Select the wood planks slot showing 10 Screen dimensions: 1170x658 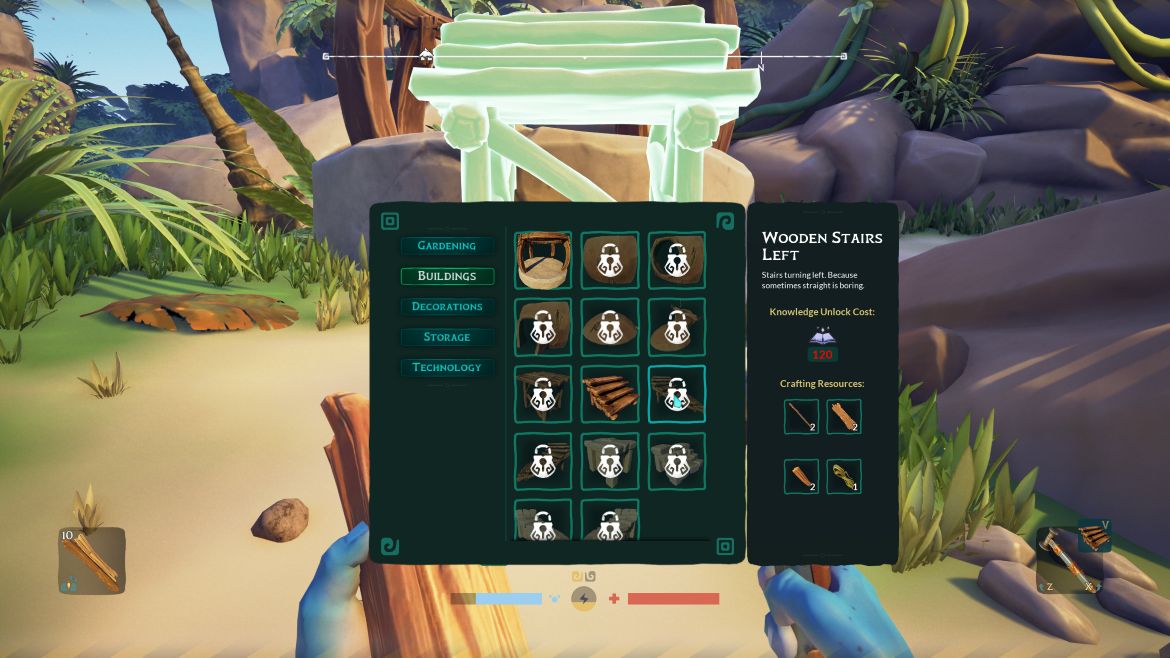point(92,560)
